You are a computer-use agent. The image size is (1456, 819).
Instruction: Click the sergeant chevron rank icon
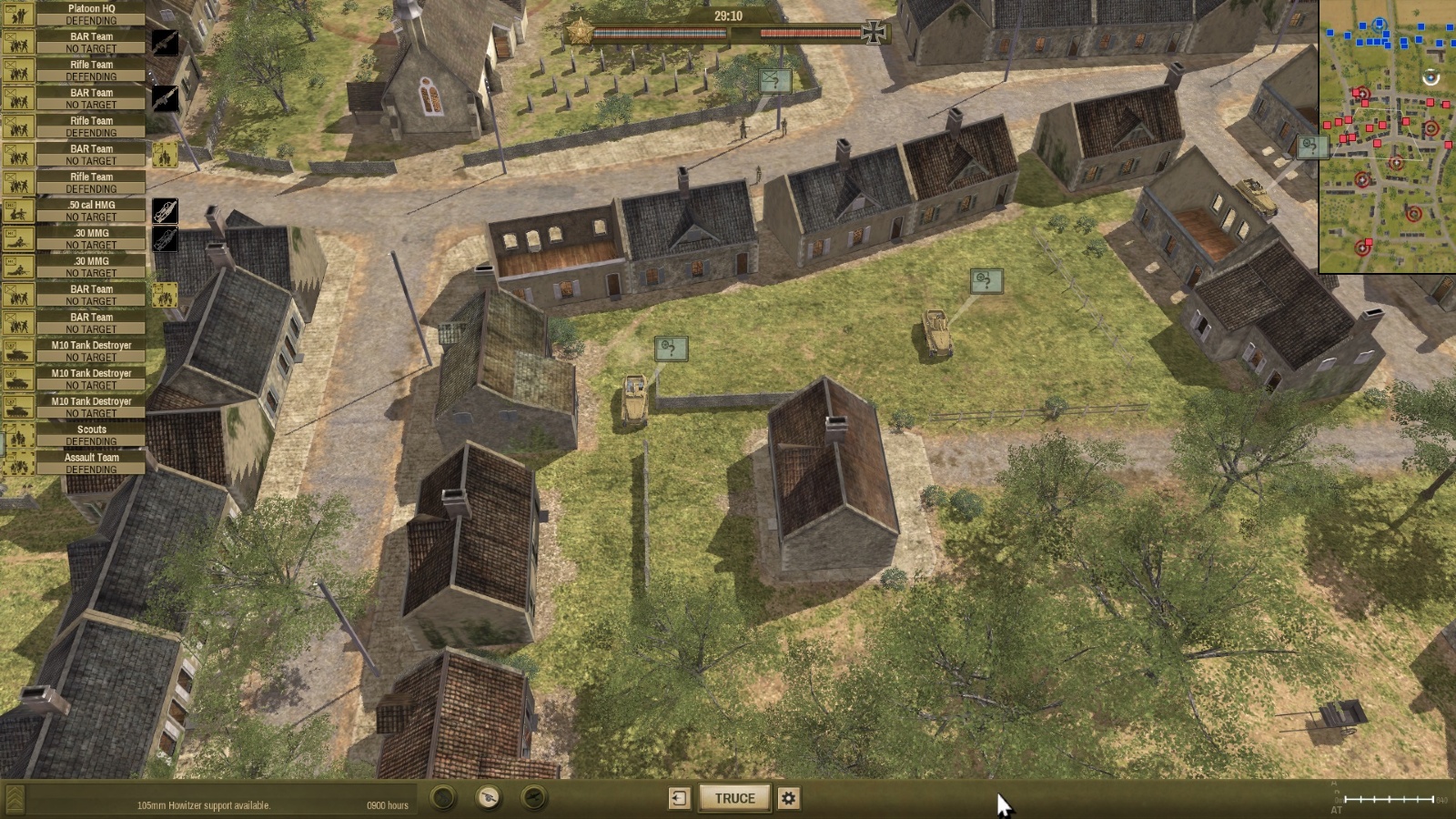pyautogui.click(x=15, y=799)
